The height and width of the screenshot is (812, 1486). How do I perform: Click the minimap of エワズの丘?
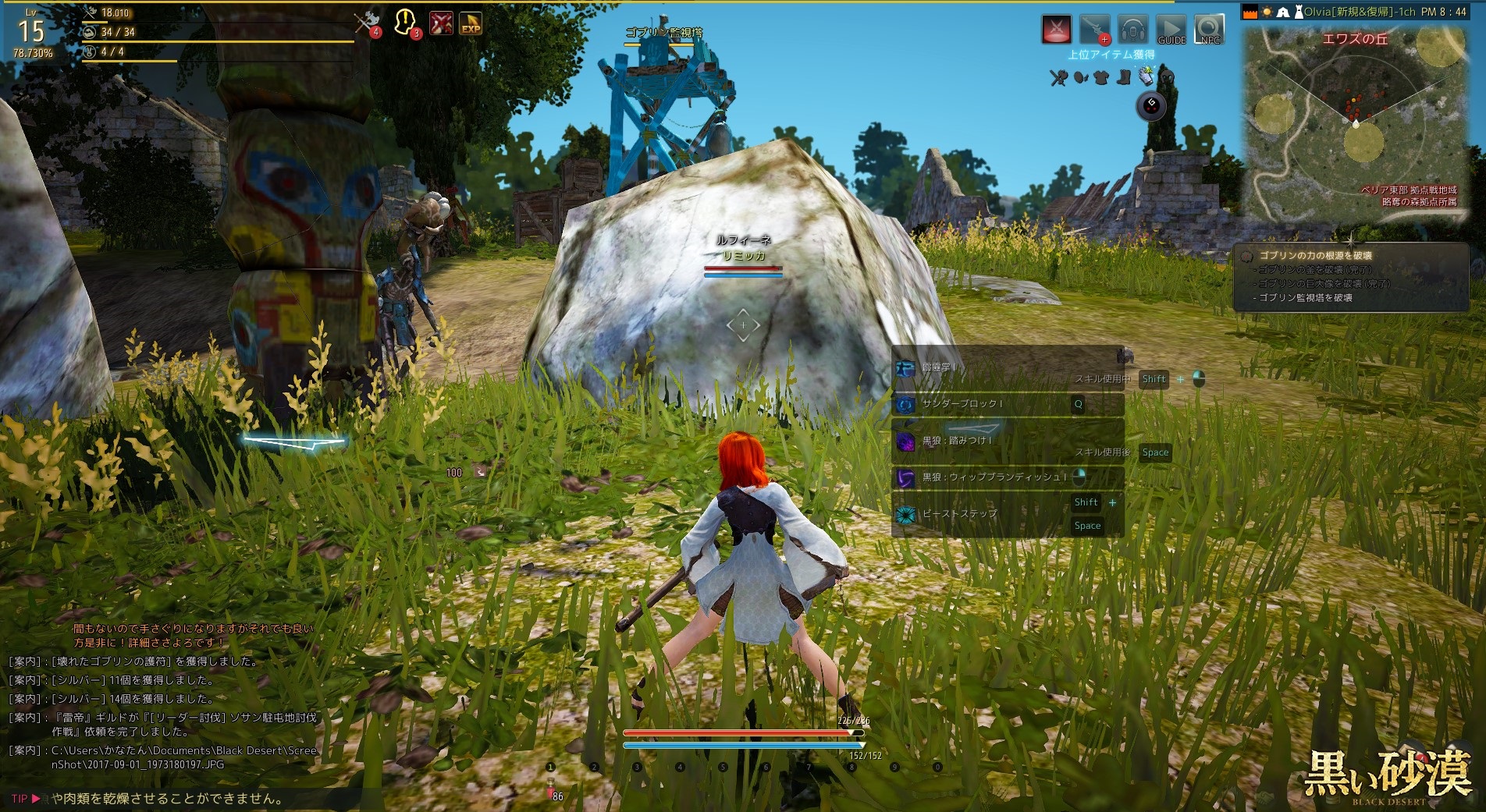[x=1356, y=125]
